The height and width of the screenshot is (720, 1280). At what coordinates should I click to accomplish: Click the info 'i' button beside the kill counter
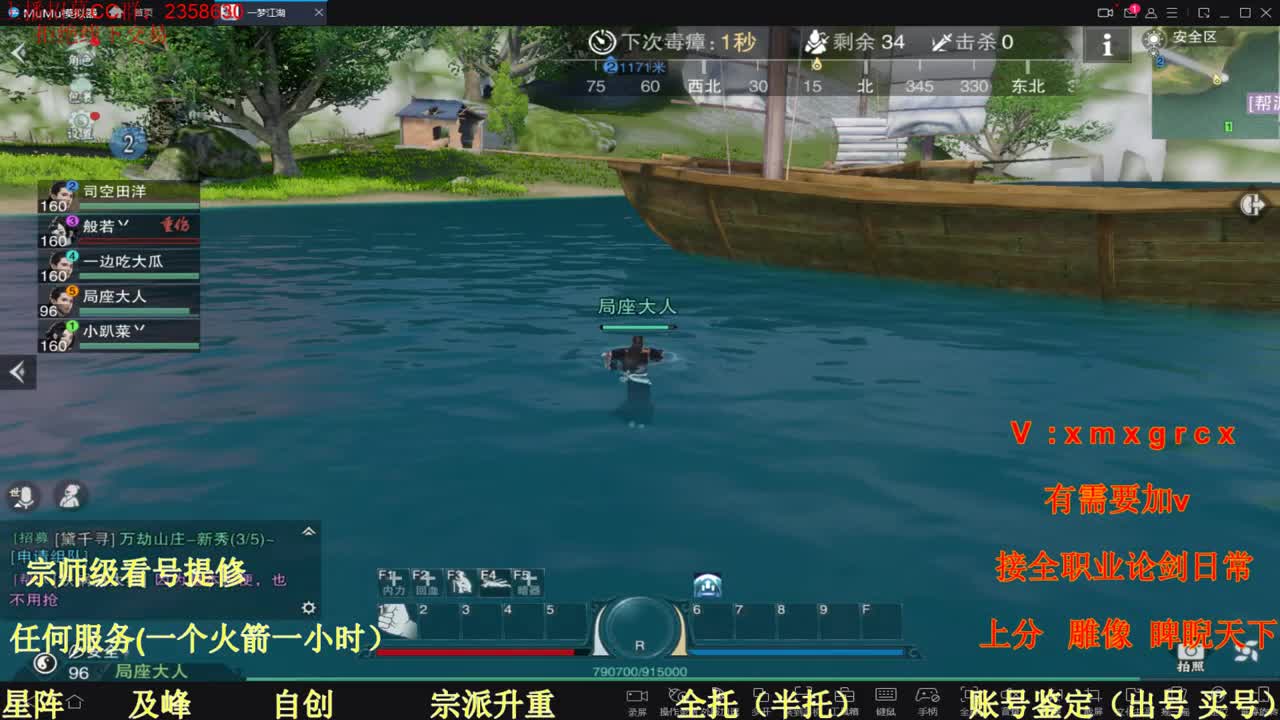point(1107,44)
